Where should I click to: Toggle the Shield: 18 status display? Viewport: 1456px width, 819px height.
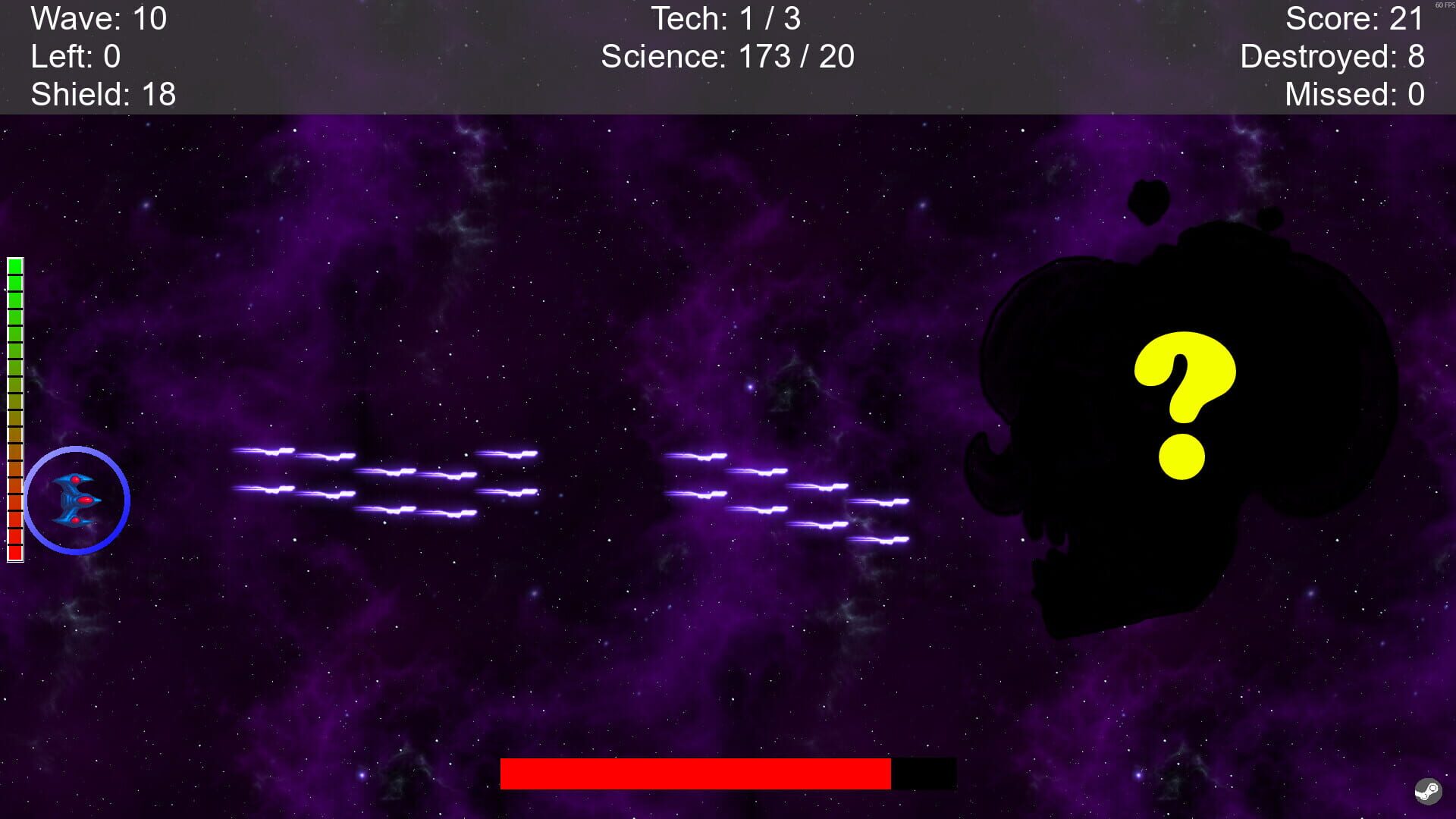pos(101,94)
